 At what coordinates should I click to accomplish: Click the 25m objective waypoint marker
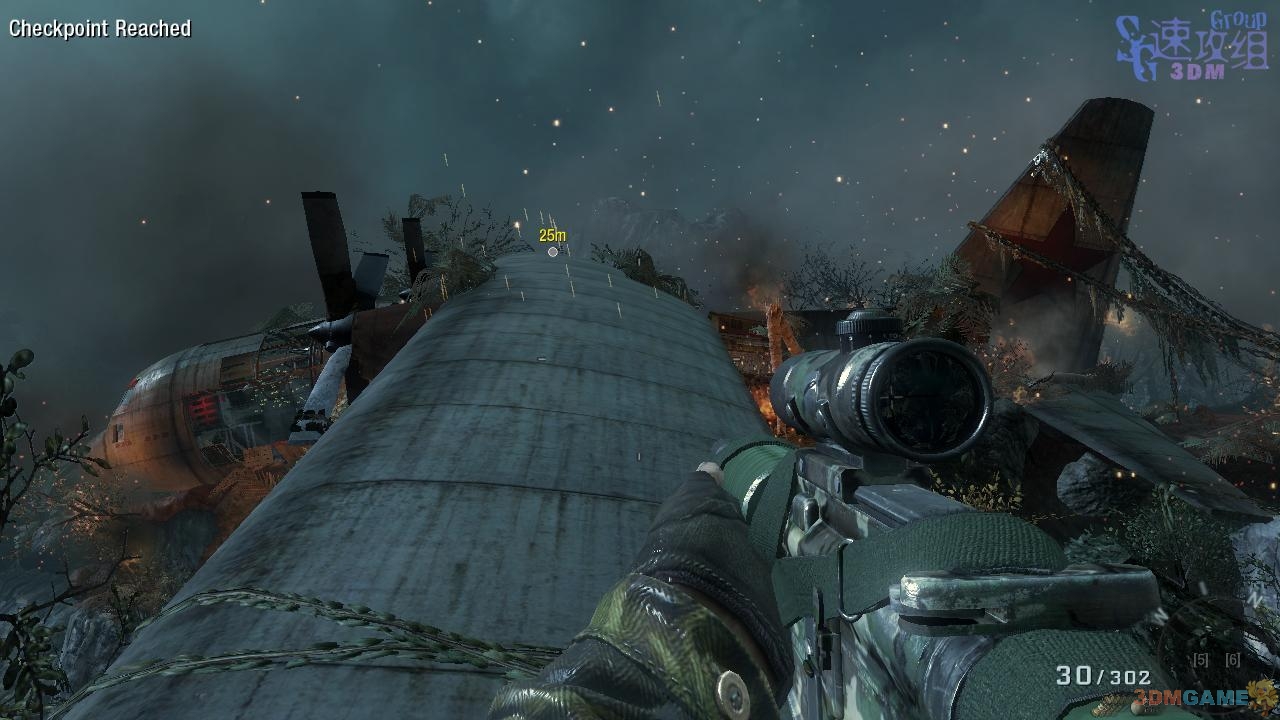tap(553, 251)
